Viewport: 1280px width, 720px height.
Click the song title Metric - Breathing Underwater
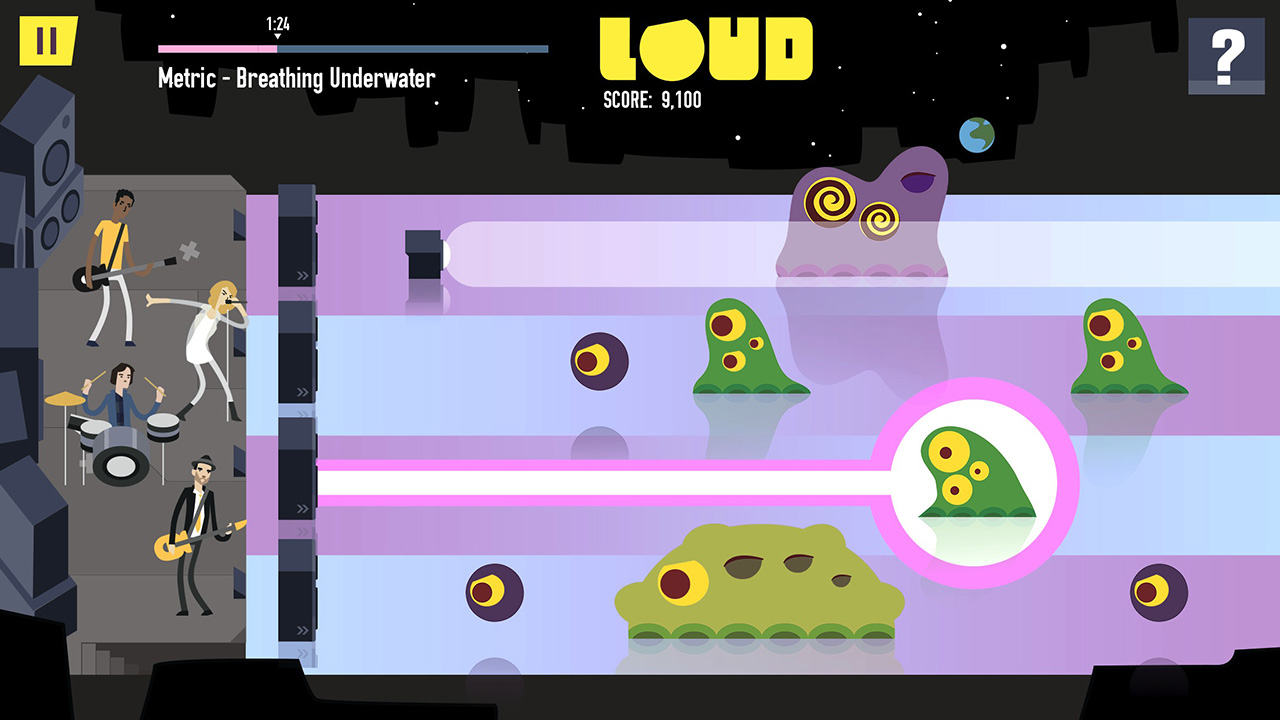coord(295,78)
